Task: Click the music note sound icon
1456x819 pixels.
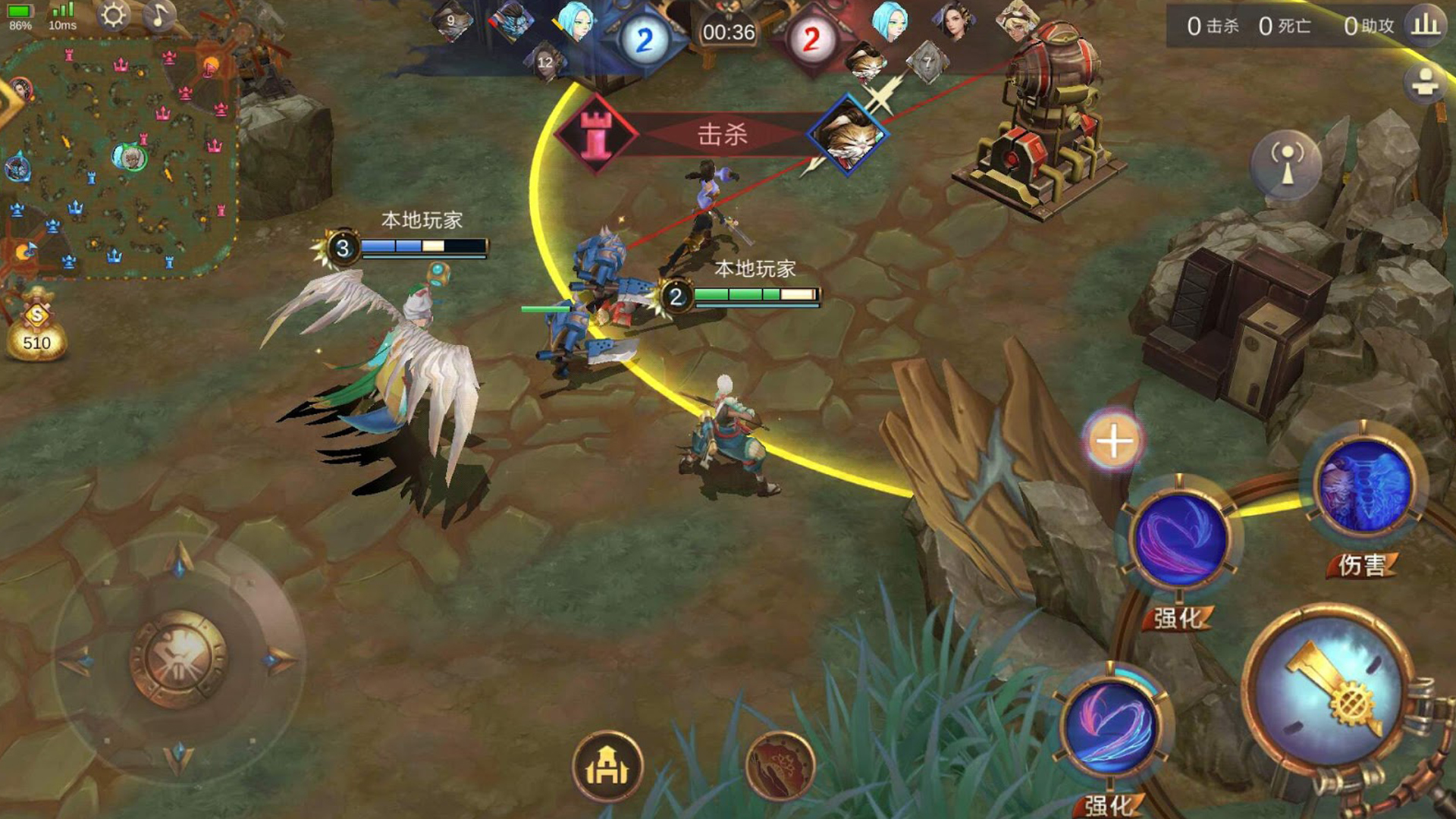Action: click(159, 17)
